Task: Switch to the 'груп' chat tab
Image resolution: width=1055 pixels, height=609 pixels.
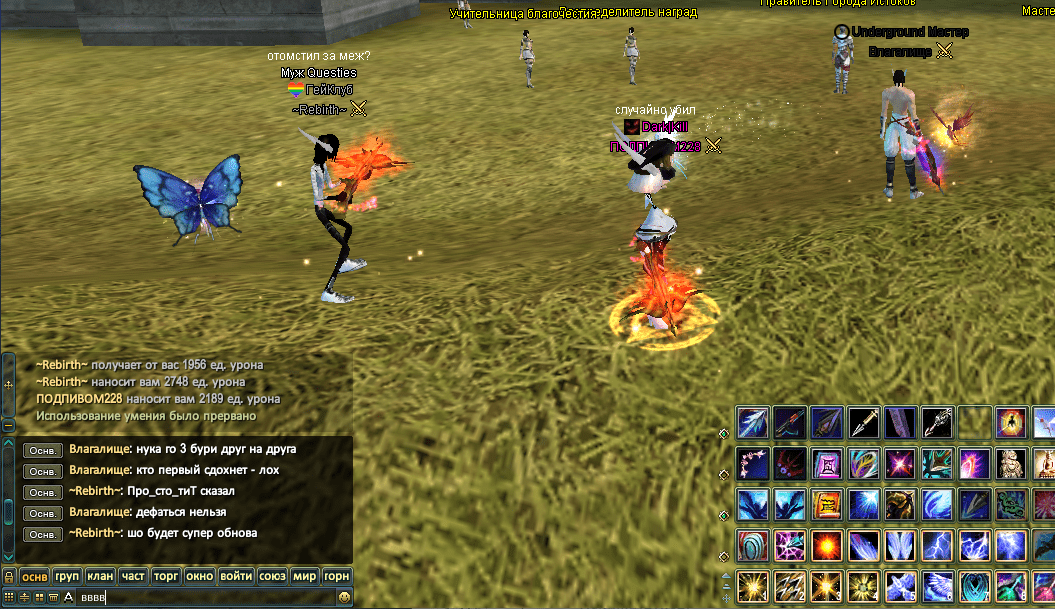Action: pos(68,577)
